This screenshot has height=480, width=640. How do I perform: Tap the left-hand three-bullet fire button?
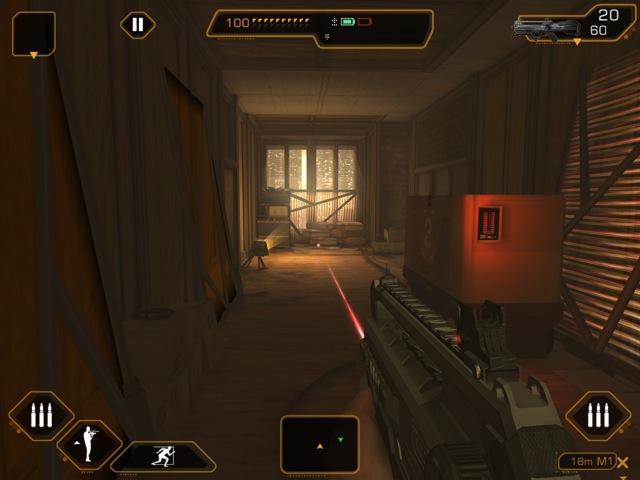(41, 415)
